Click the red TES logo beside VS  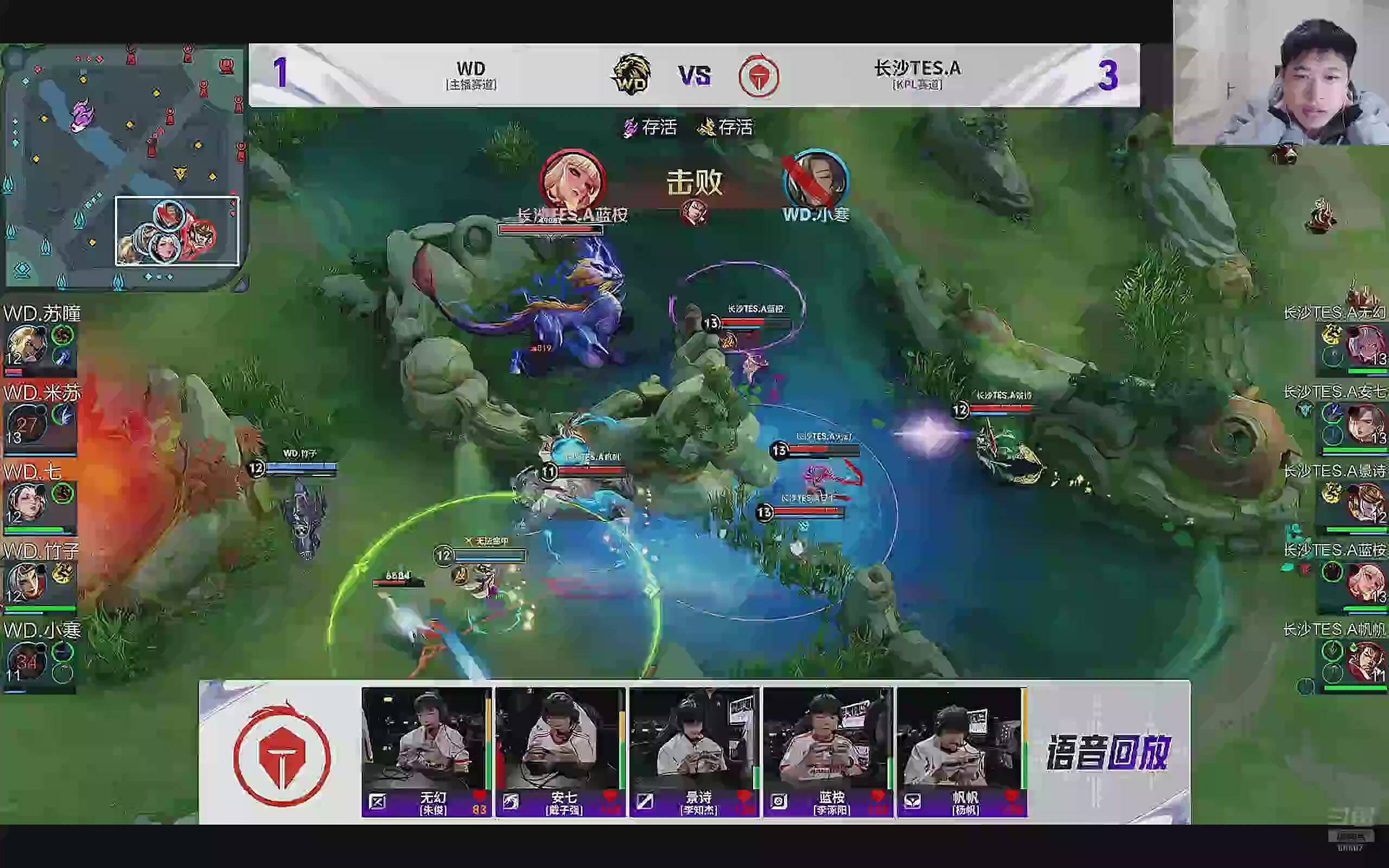coord(758,76)
